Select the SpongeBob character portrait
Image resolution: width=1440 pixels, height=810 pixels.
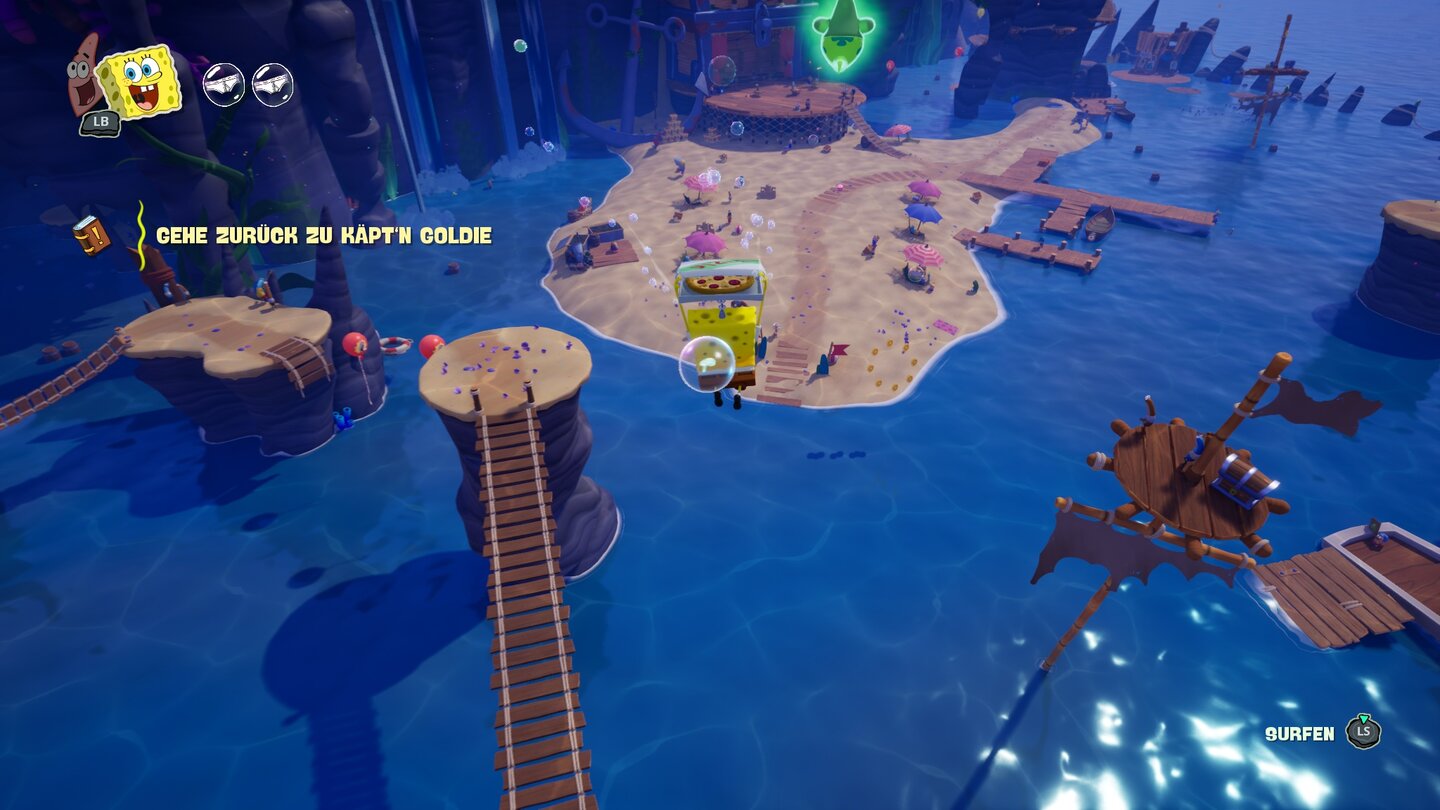pos(141,82)
